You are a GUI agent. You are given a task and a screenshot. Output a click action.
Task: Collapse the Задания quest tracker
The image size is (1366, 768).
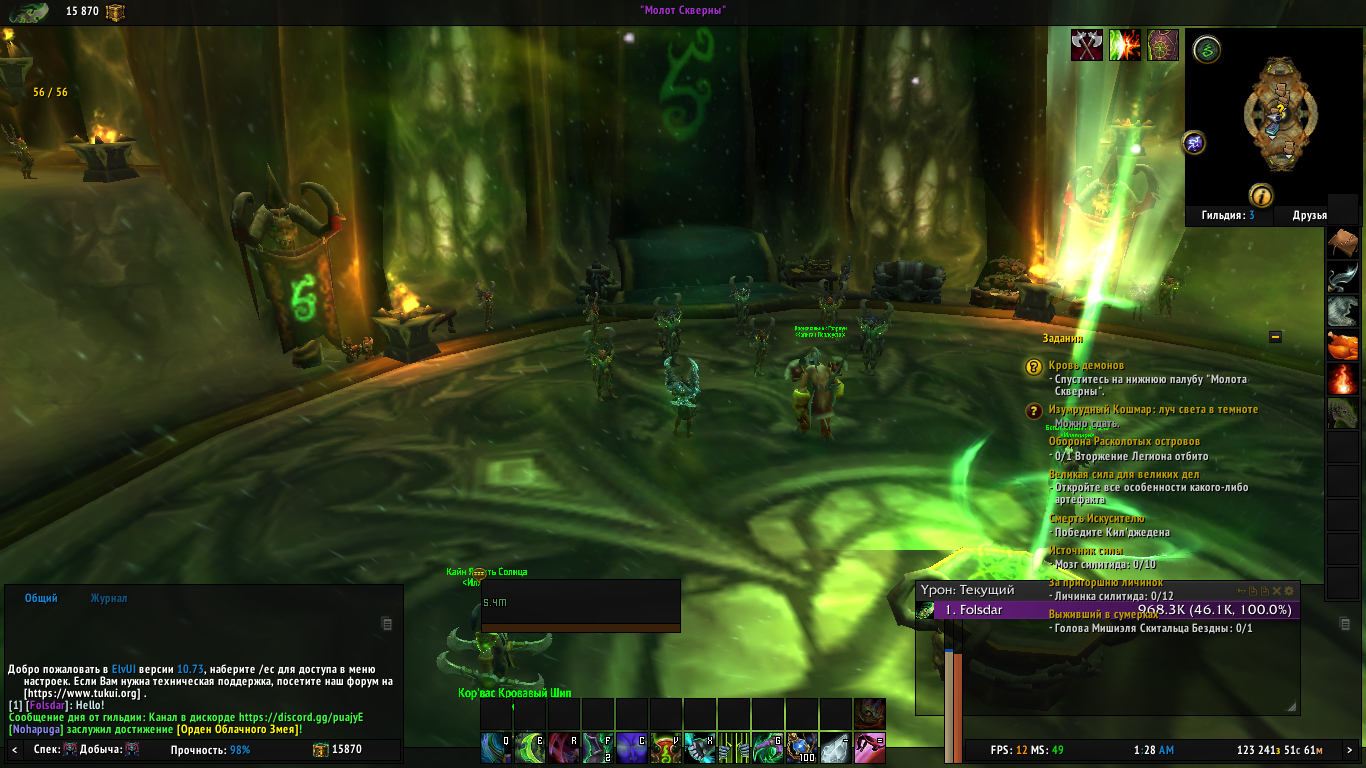[x=1275, y=337]
